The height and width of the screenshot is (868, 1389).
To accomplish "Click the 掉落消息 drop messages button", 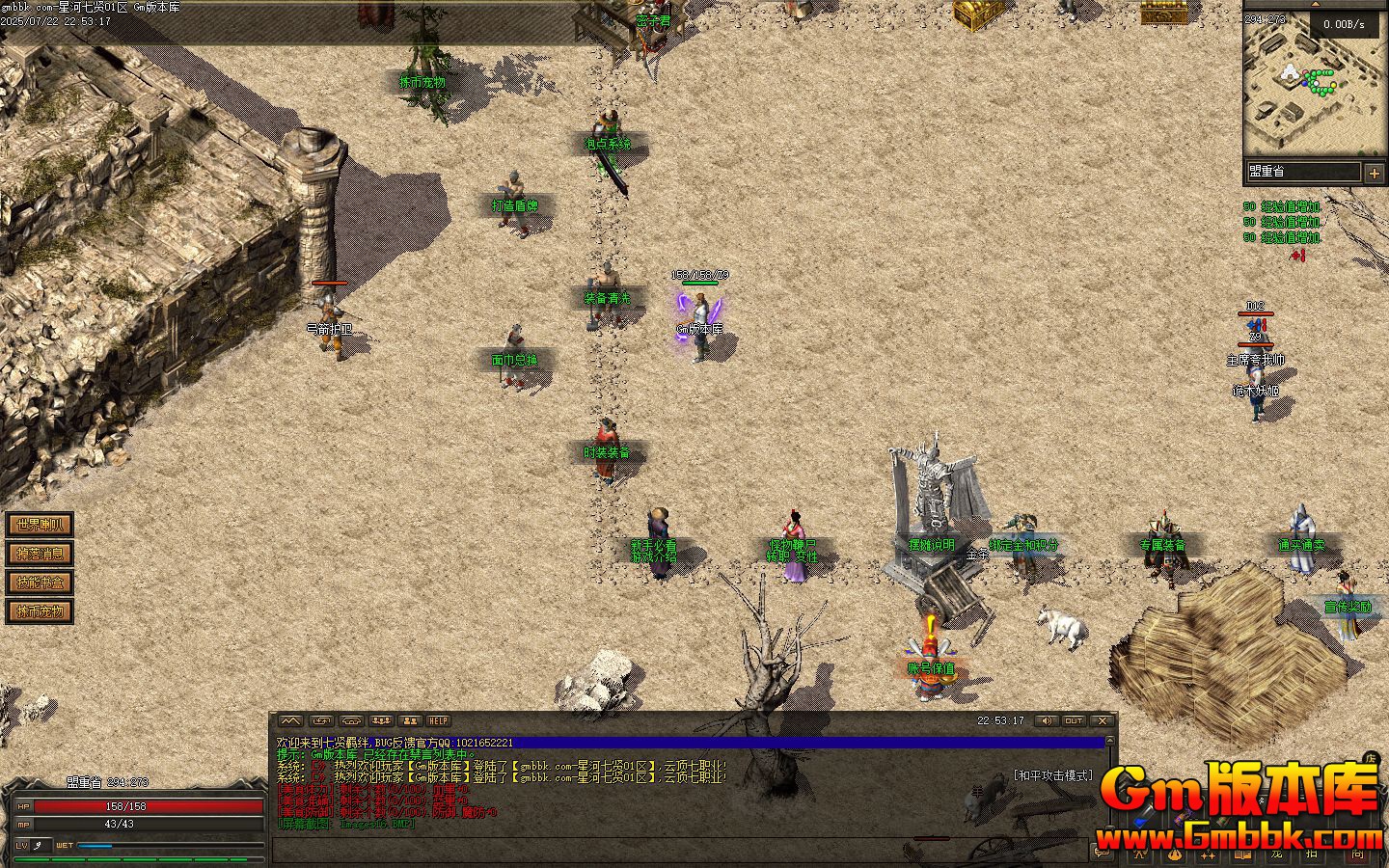I will pyautogui.click(x=40, y=554).
